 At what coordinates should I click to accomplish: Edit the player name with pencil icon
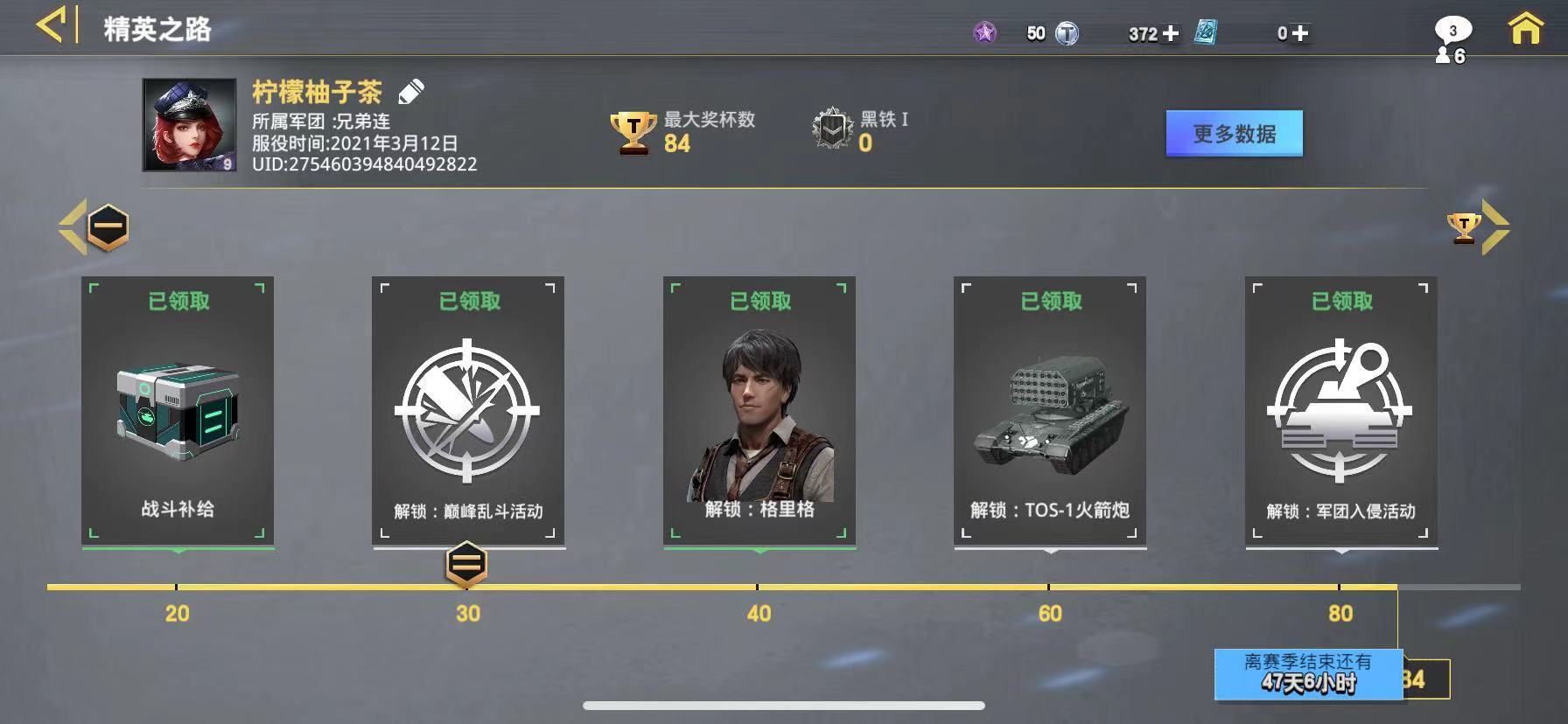pos(411,91)
